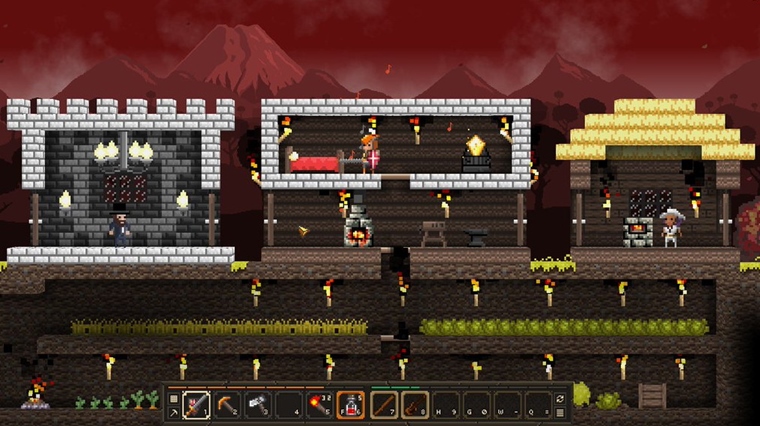Open the list button at hotbar's right end
760x426 pixels.
click(561, 411)
